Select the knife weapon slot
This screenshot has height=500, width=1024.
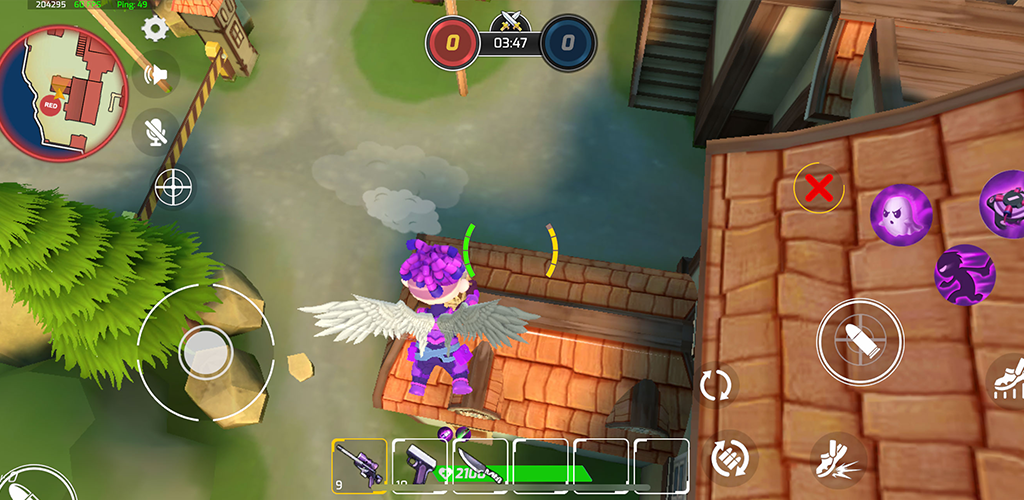coord(478,466)
